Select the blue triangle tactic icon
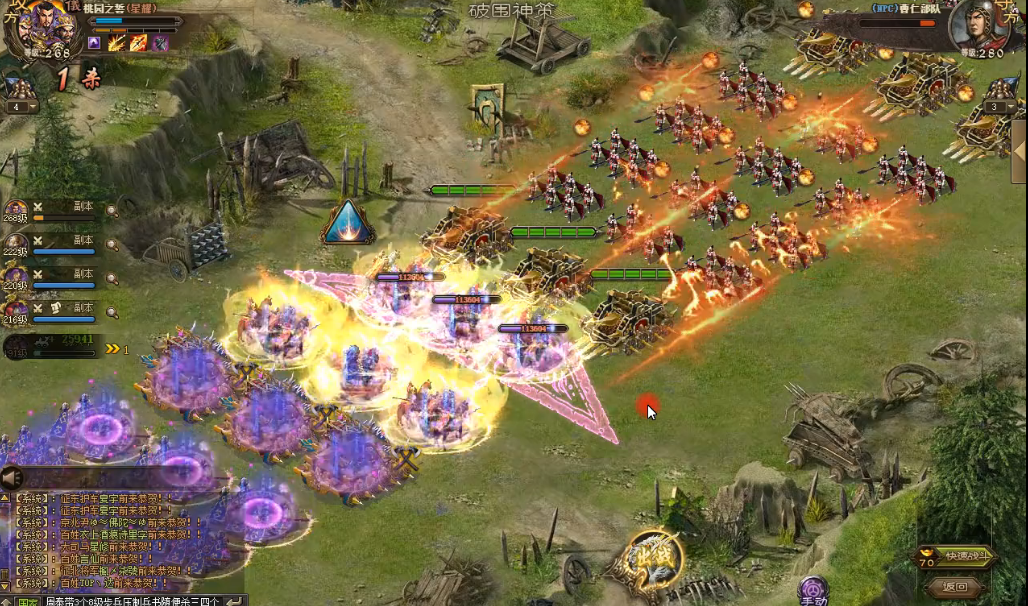 (347, 222)
